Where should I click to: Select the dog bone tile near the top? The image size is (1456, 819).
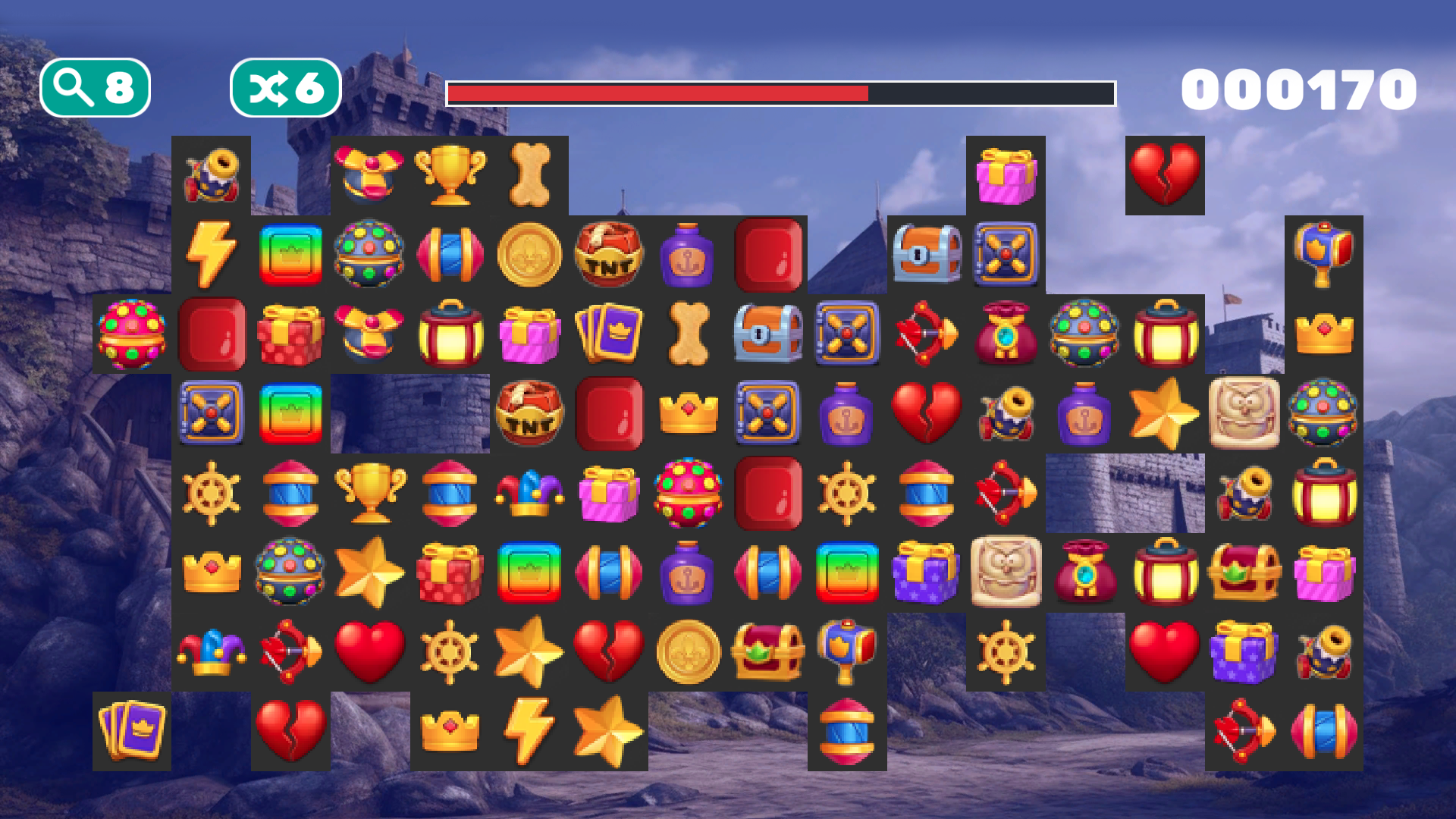(530, 174)
